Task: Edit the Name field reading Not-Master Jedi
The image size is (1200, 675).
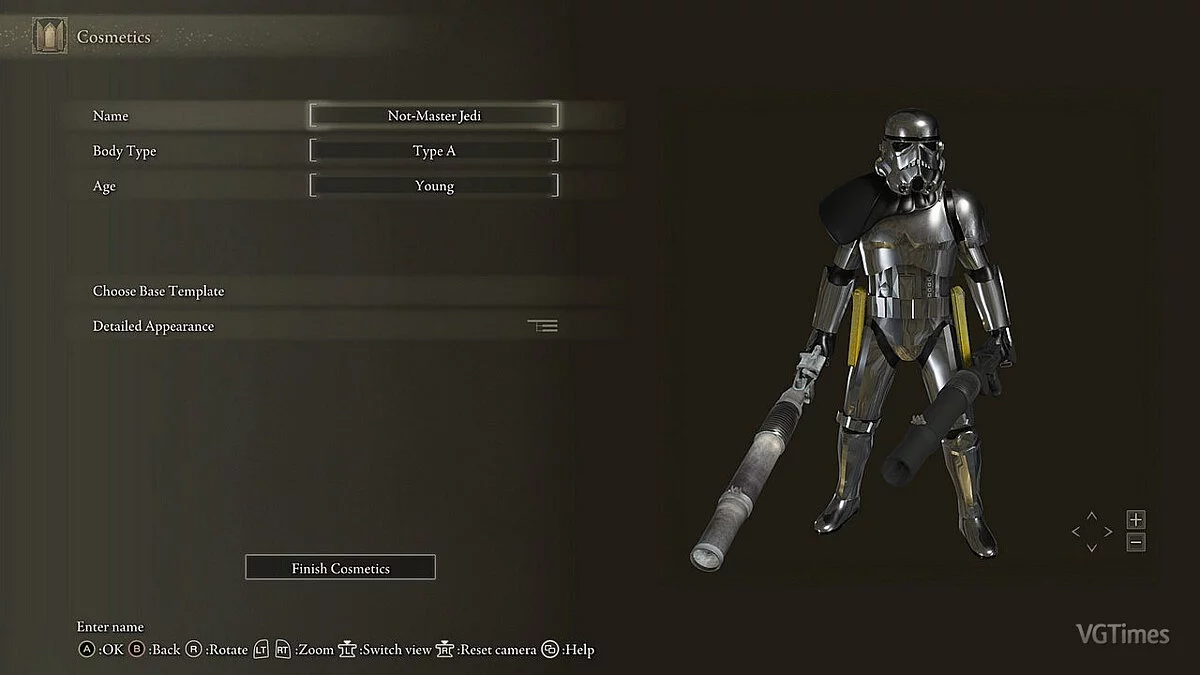Action: (434, 116)
